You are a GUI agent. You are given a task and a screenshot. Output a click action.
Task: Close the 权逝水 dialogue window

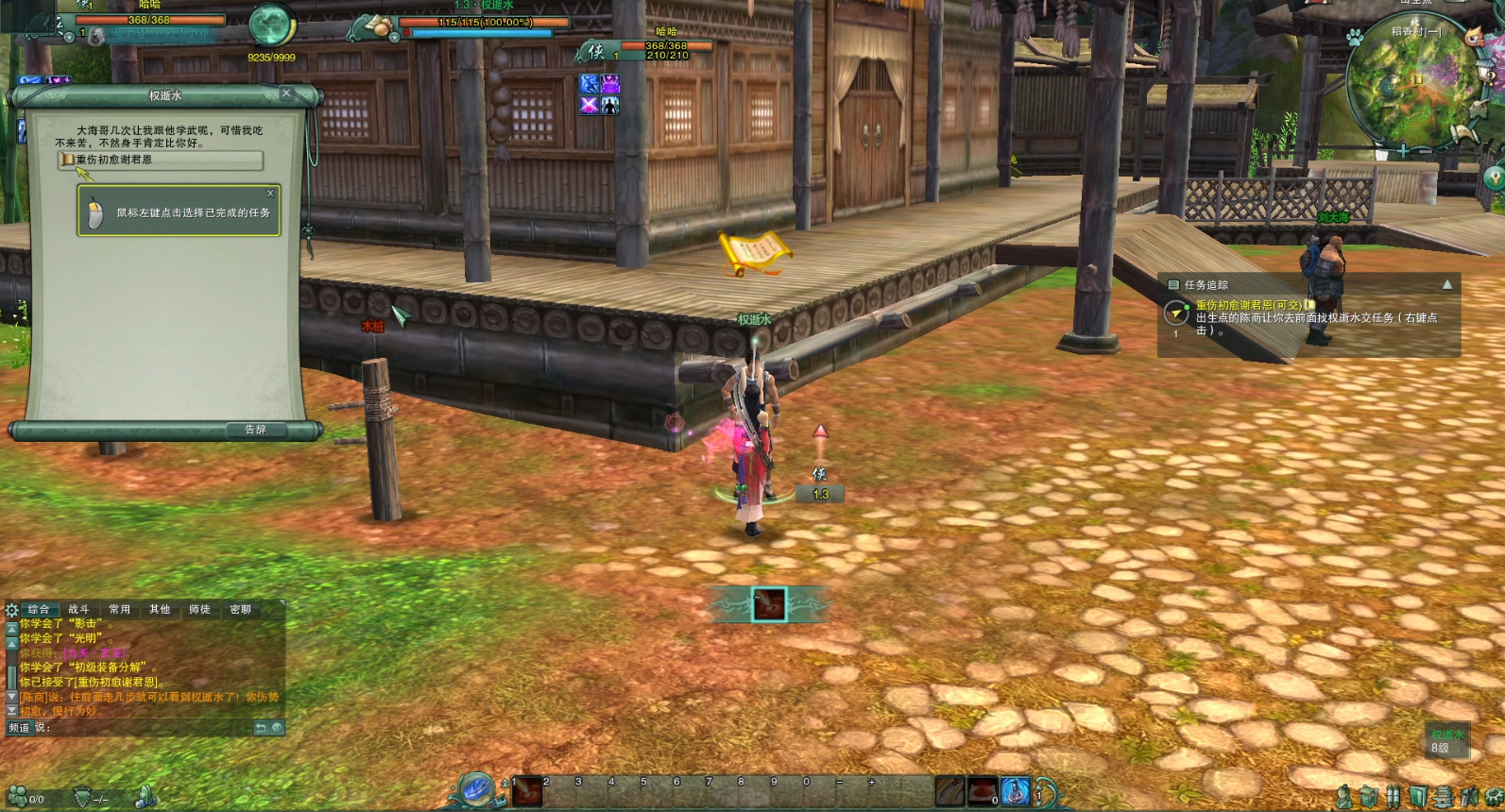coord(286,93)
